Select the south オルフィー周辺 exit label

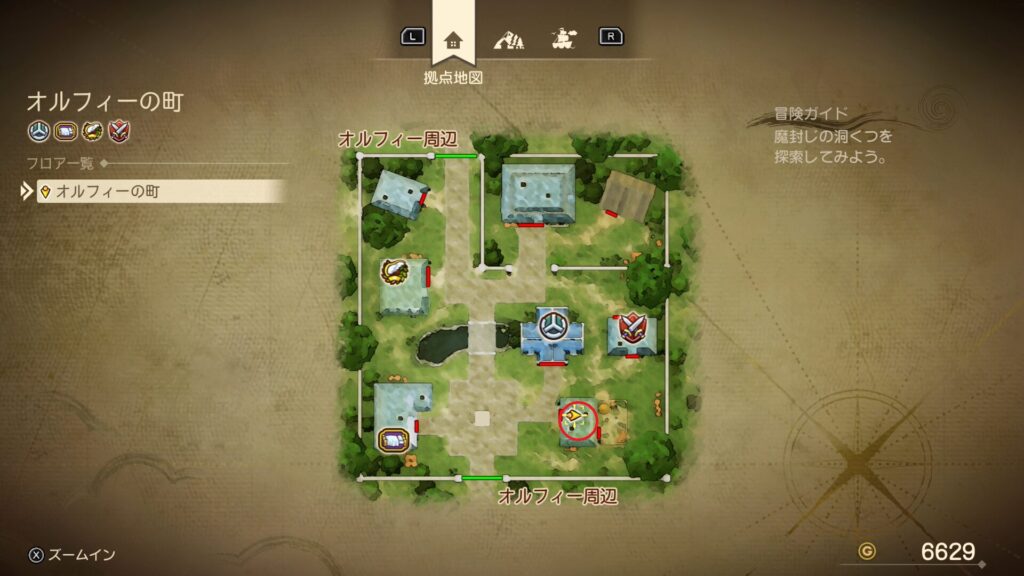557,496
